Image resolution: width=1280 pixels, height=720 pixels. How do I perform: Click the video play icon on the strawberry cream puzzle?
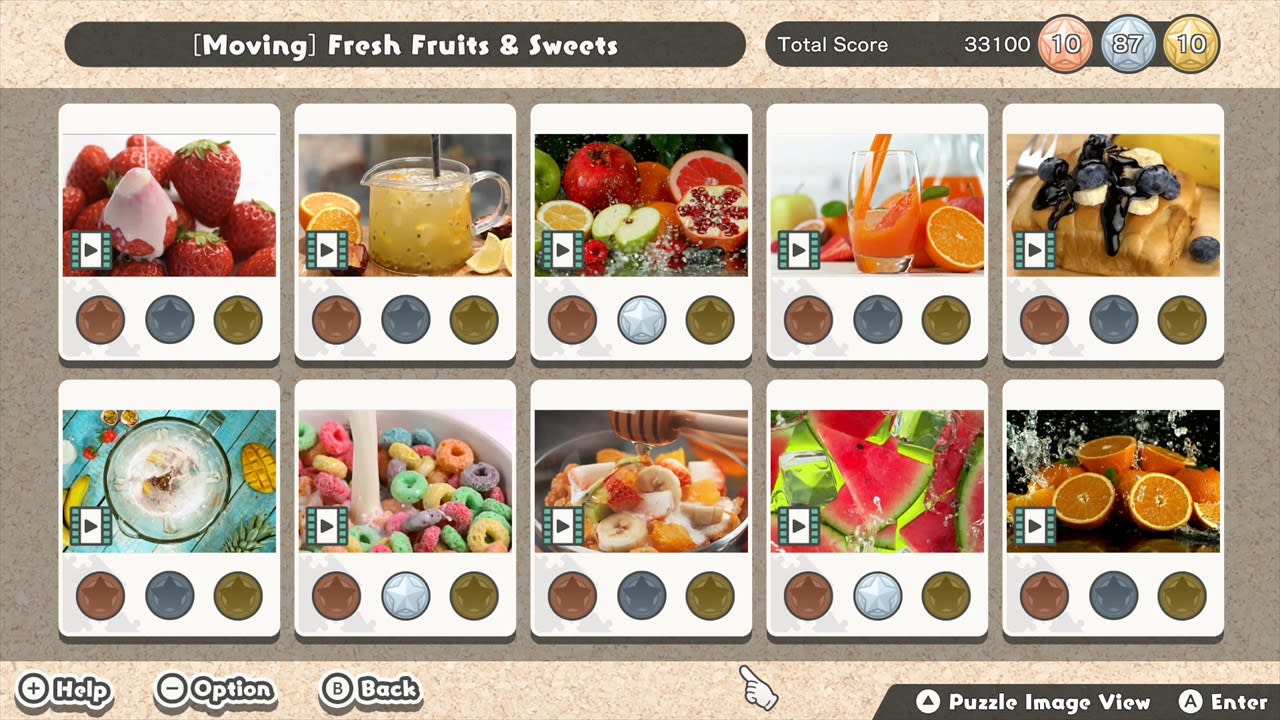(91, 251)
